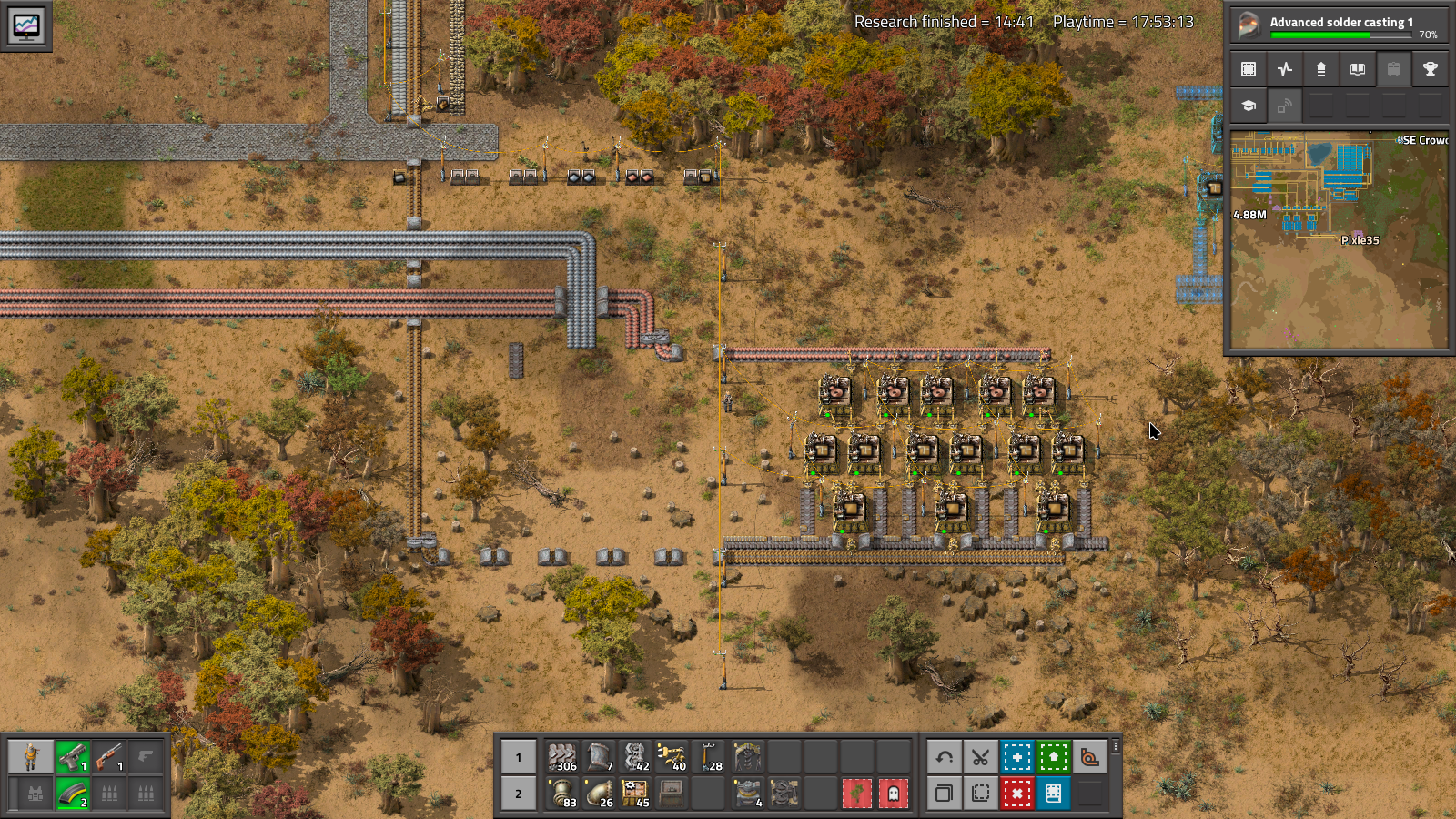Viewport: 1456px width, 819px height.
Task: Select the belt stack of 306
Action: (x=562, y=757)
